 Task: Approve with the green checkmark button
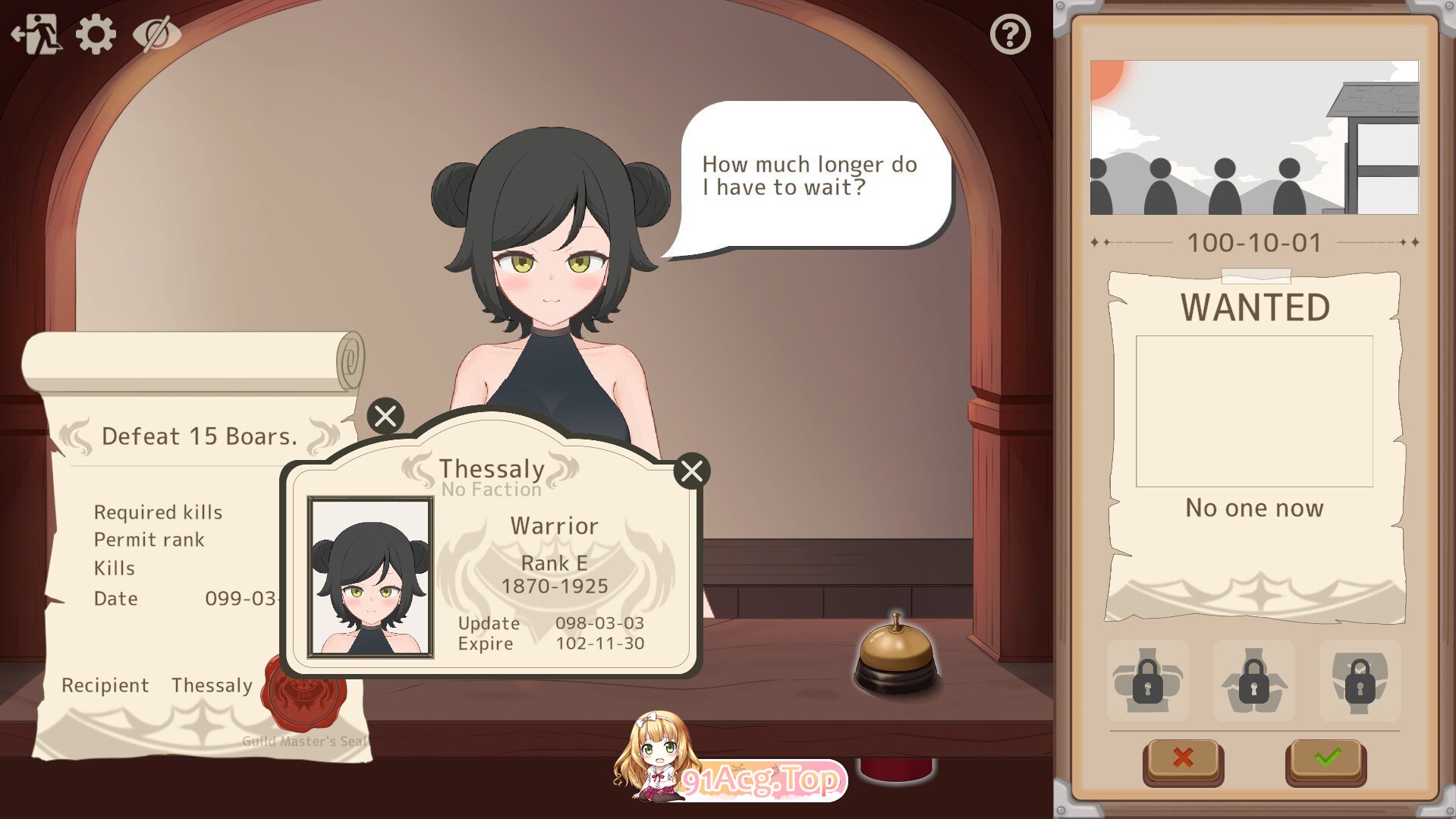point(1326,758)
